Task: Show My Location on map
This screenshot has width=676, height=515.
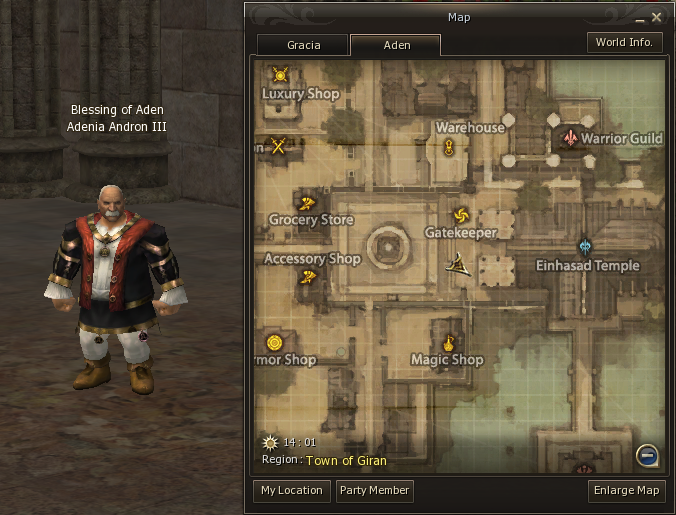Action: [x=292, y=491]
